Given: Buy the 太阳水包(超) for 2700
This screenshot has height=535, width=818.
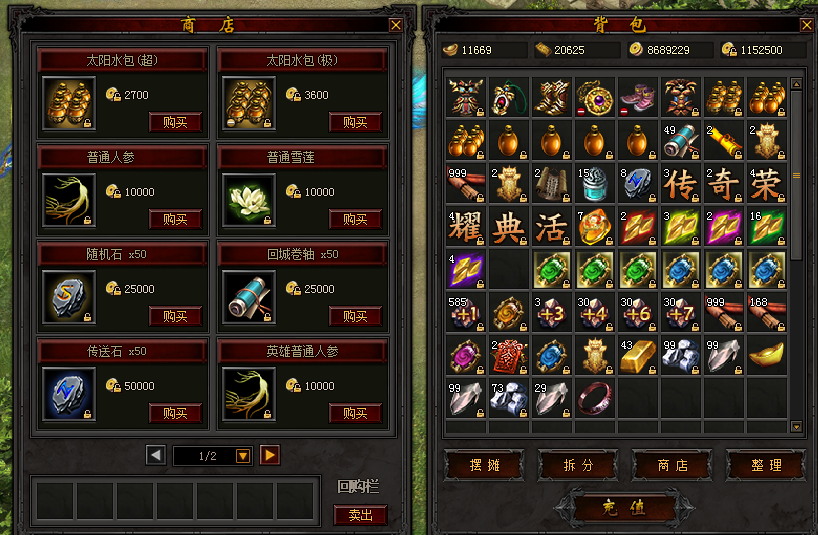Looking at the screenshot, I should tap(175, 123).
